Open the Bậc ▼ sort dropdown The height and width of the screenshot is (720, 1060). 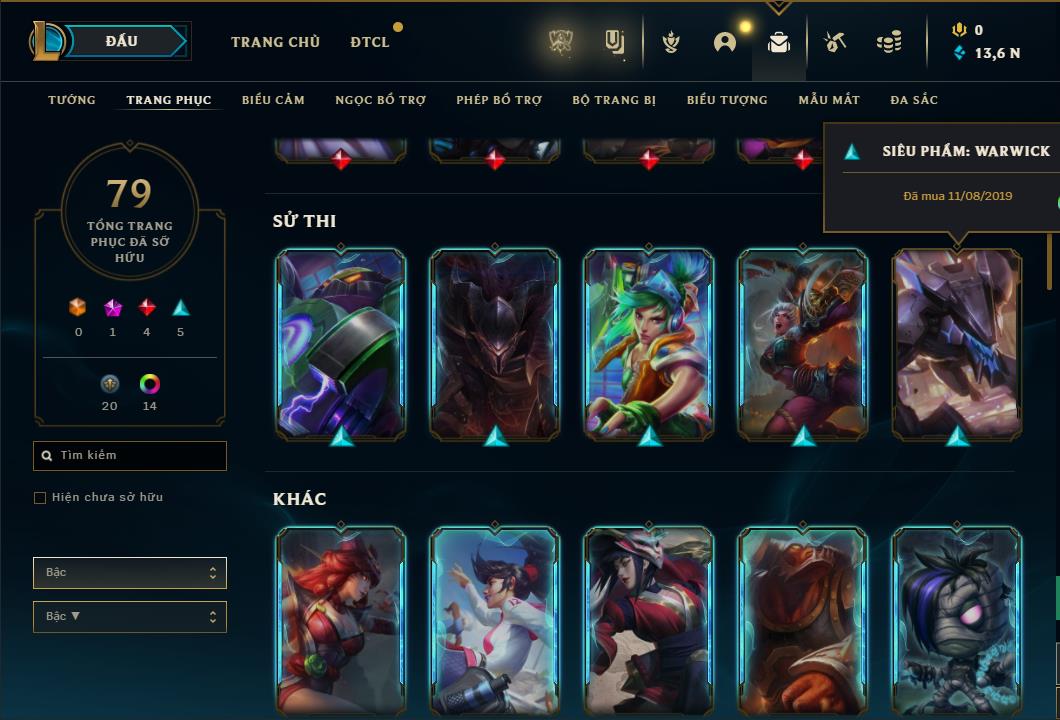coord(130,617)
